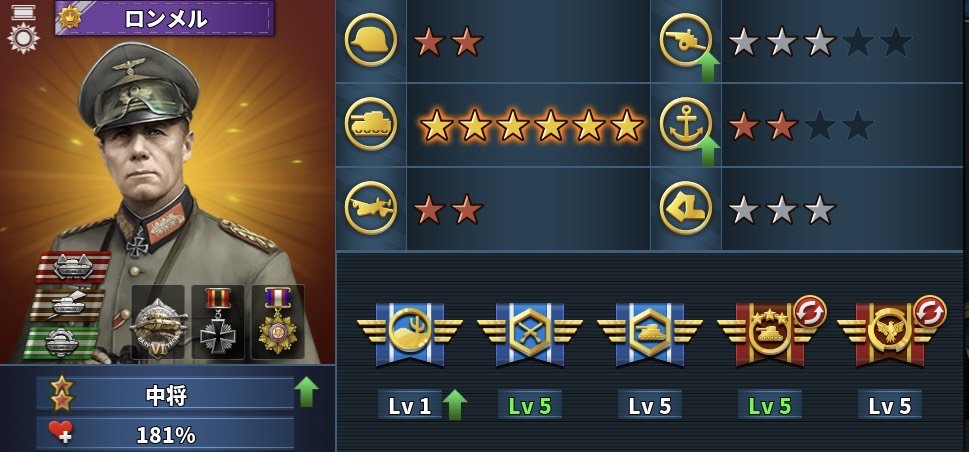The image size is (969, 452).
Task: Select the red striped tank ribbon
Action: 73,268
